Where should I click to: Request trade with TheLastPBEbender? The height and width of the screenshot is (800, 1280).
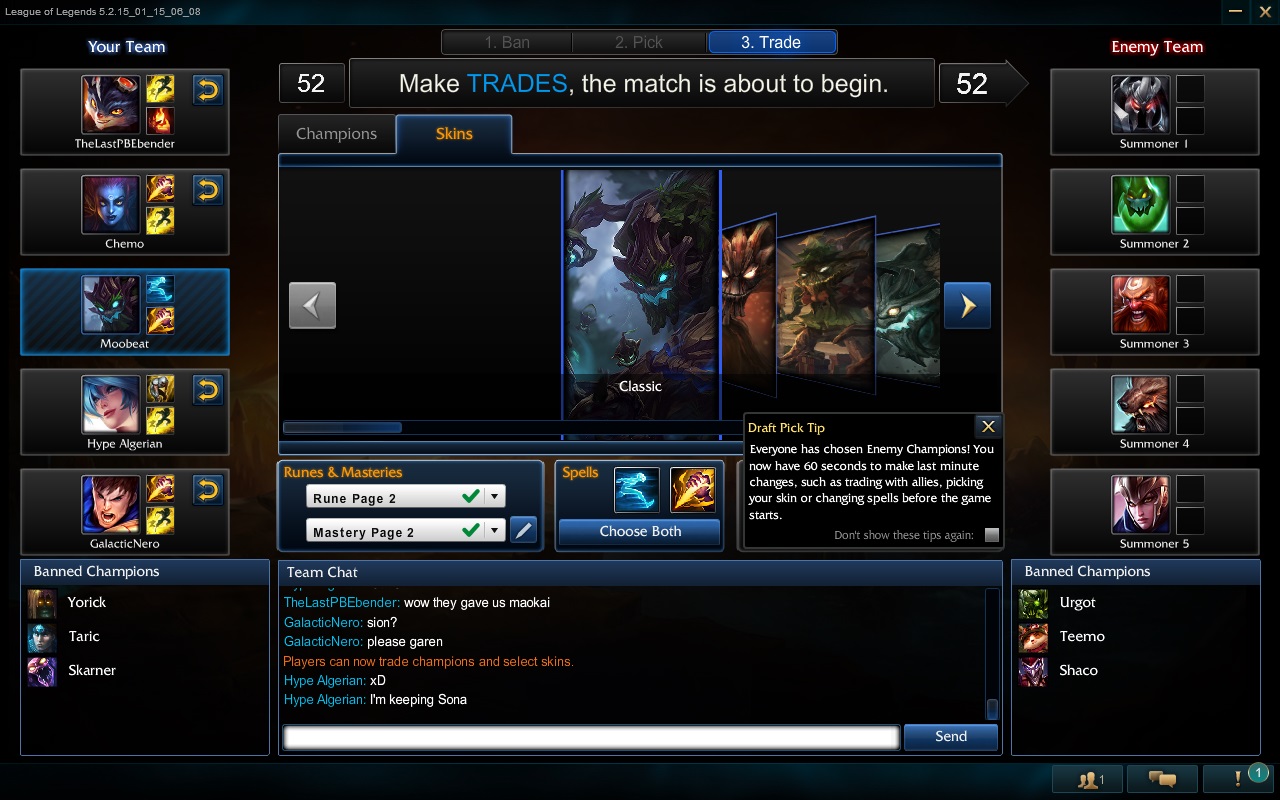tap(208, 90)
